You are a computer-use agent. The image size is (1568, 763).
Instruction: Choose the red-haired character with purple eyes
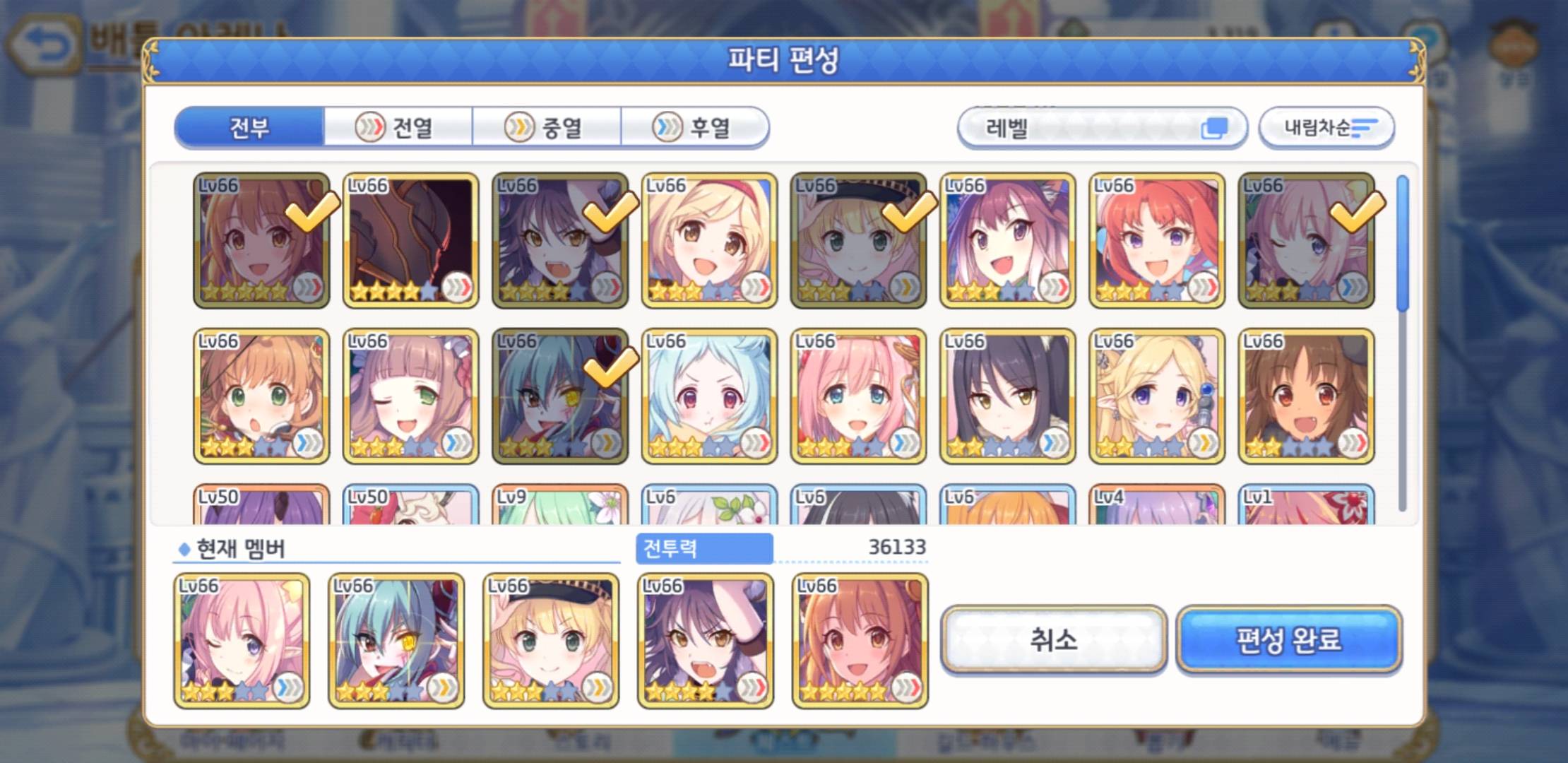(1156, 240)
